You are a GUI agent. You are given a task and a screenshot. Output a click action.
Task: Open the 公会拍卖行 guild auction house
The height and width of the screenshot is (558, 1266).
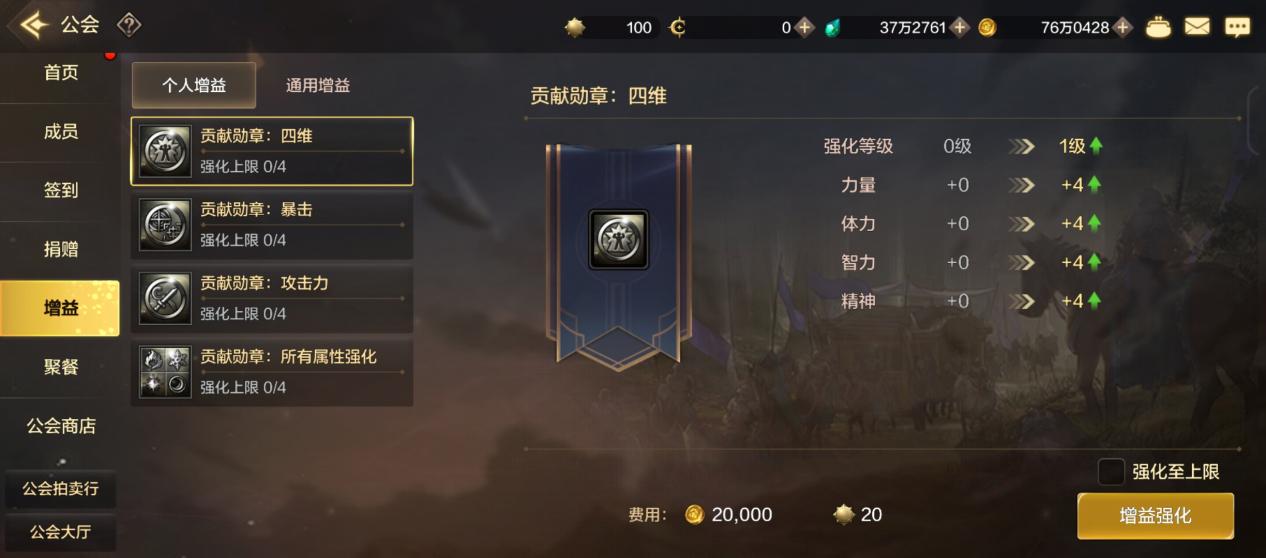tap(60, 490)
